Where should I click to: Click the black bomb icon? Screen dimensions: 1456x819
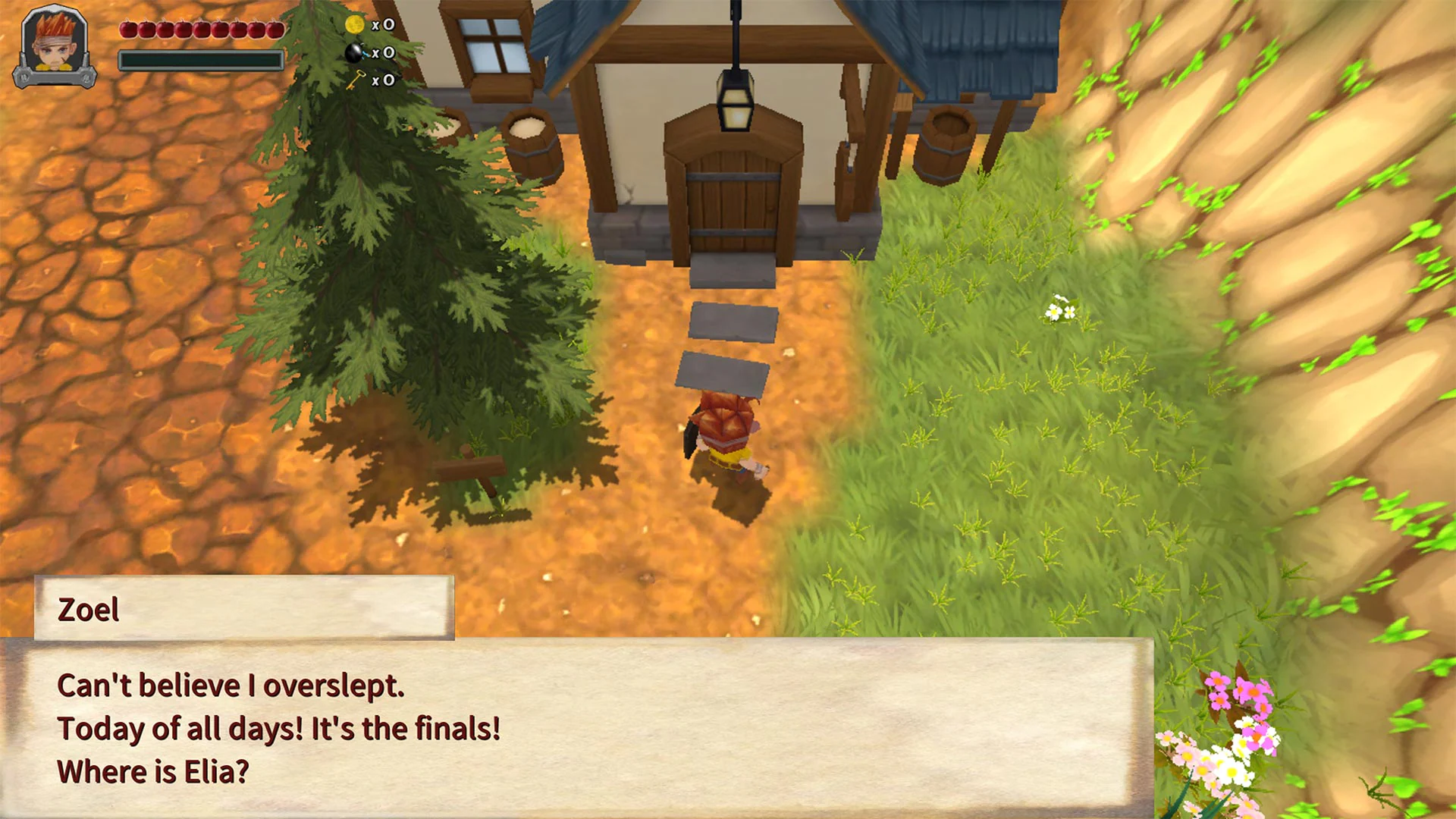point(354,52)
